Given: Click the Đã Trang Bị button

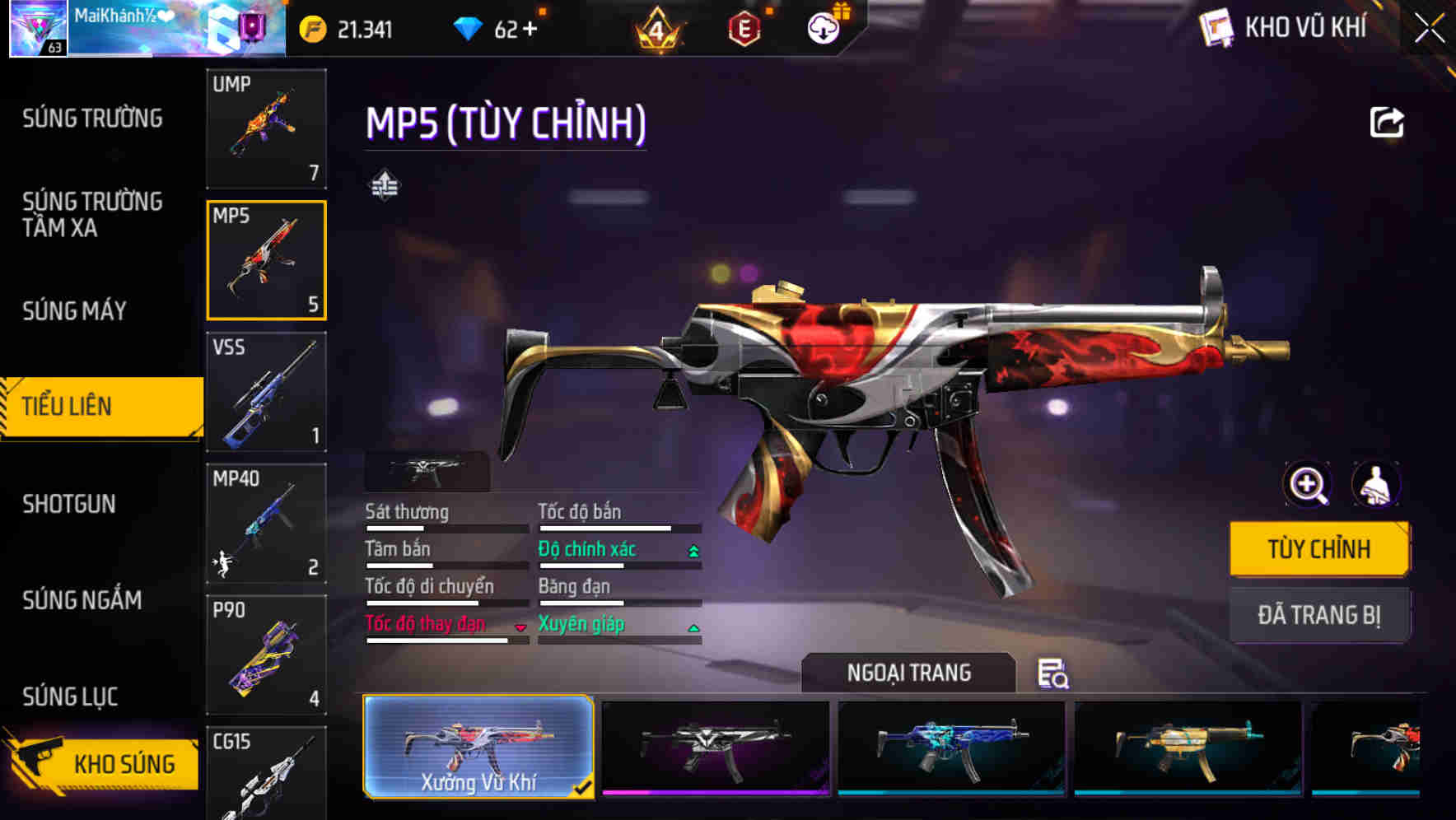Looking at the screenshot, I should pos(1318,615).
